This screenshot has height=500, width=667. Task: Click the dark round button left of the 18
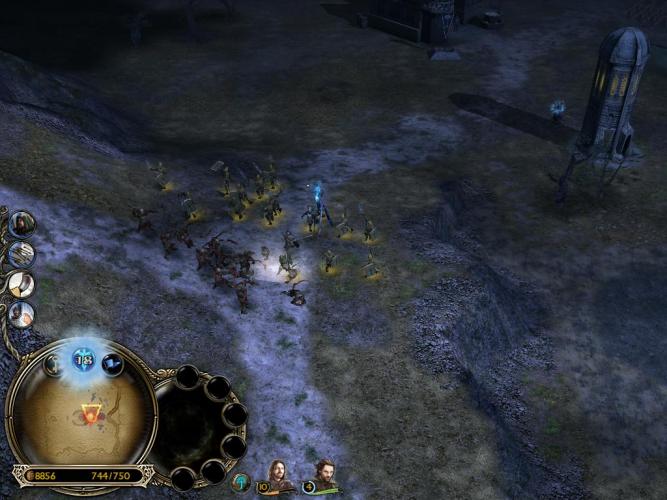(53, 365)
